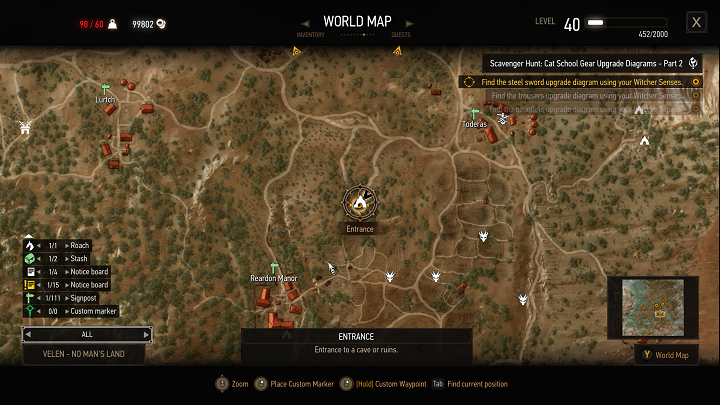Choose the steel sword upgrade diagram objective

click(581, 82)
